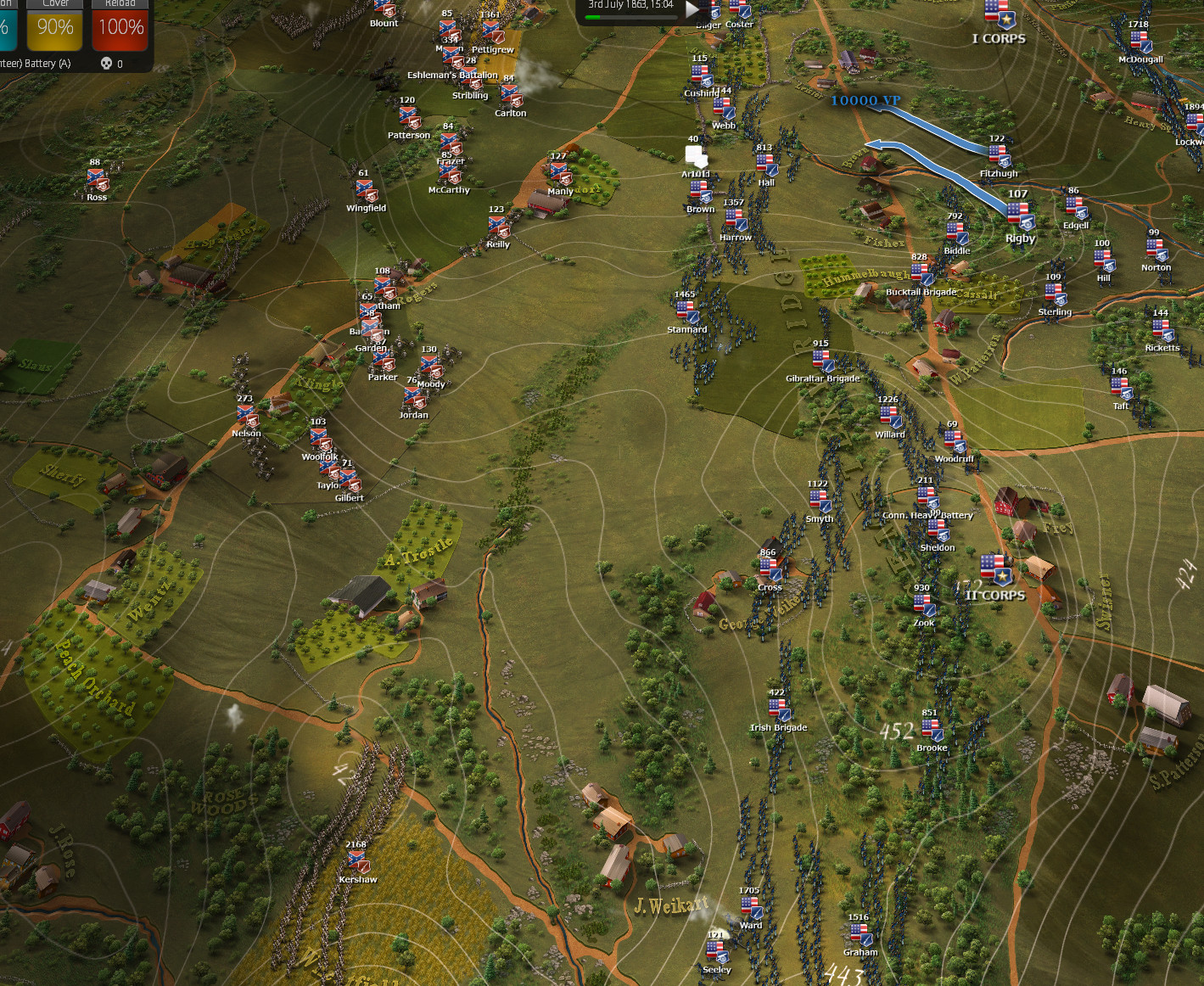Screen dimensions: 1204x986
Task: Select the Wingfield battery flag
Action: pos(365,189)
